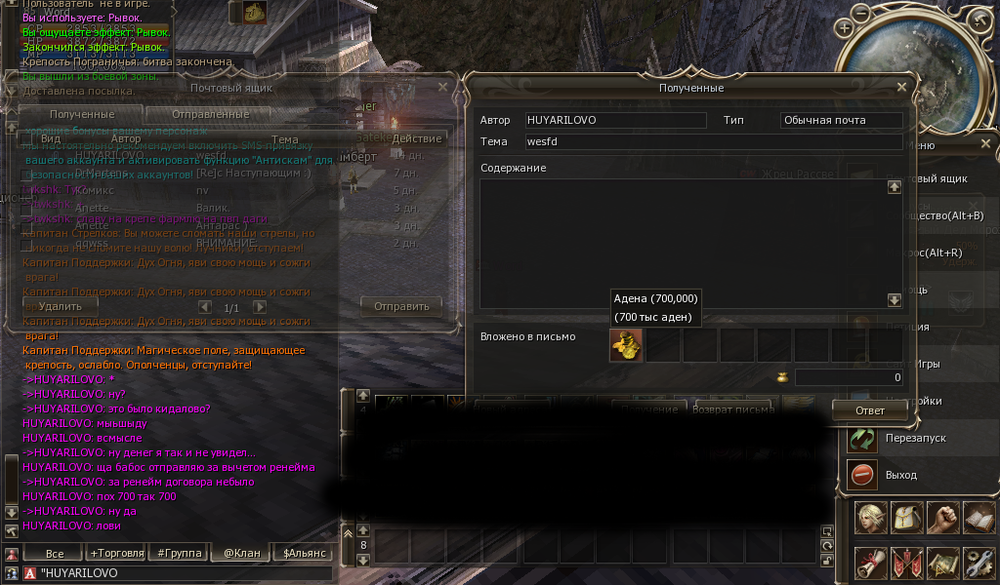The width and height of the screenshot is (1000, 585).
Task: Click the Удалить delete button
Action: tap(60, 306)
